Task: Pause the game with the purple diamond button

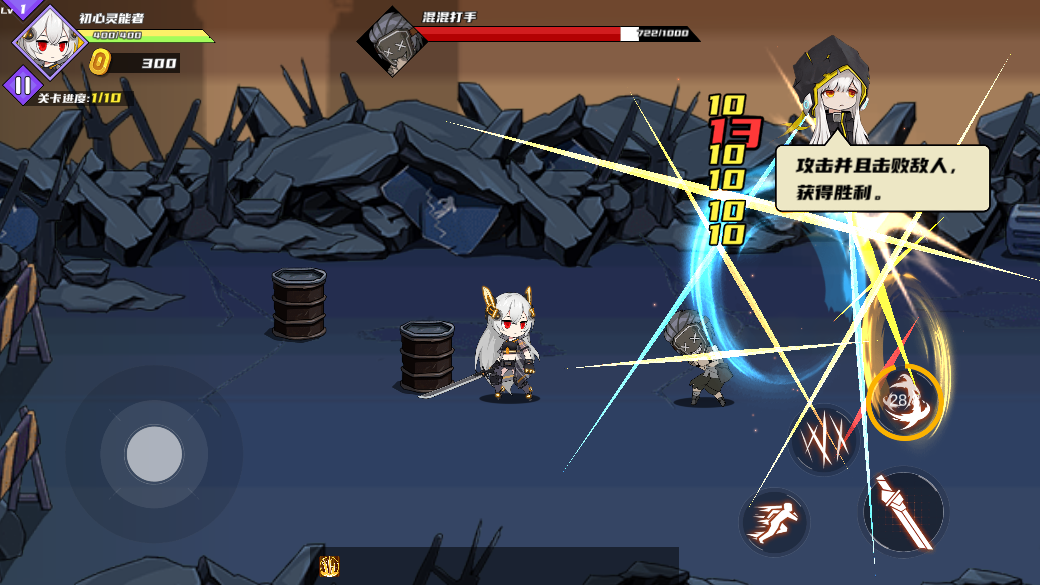Action: point(23,86)
